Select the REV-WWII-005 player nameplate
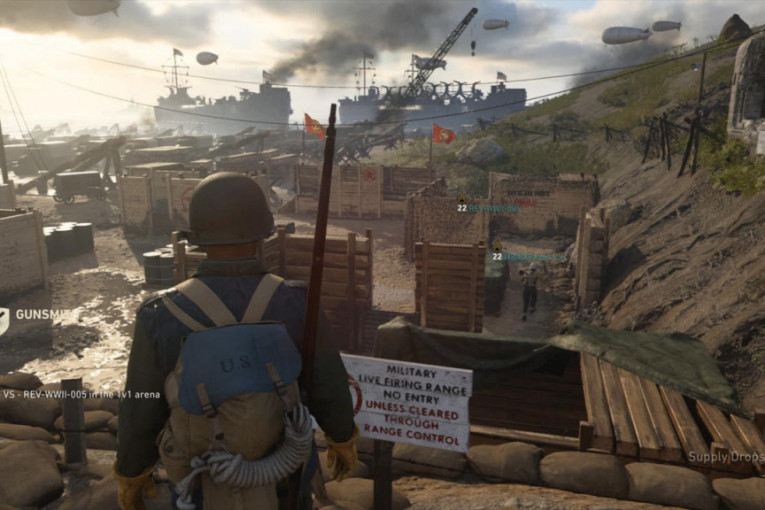This screenshot has width=765, height=510. pyautogui.click(x=81, y=394)
